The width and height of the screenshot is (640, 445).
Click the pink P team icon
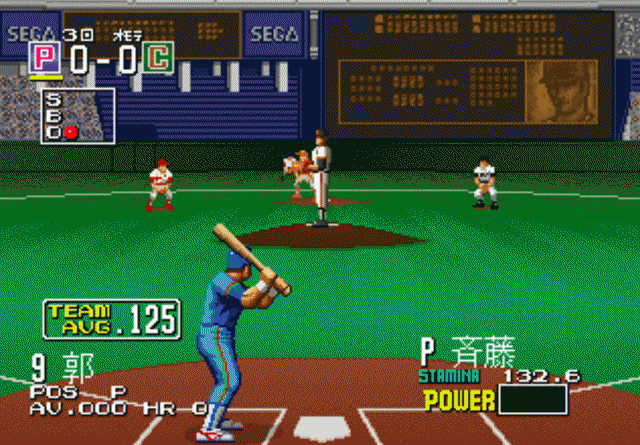coord(46,59)
